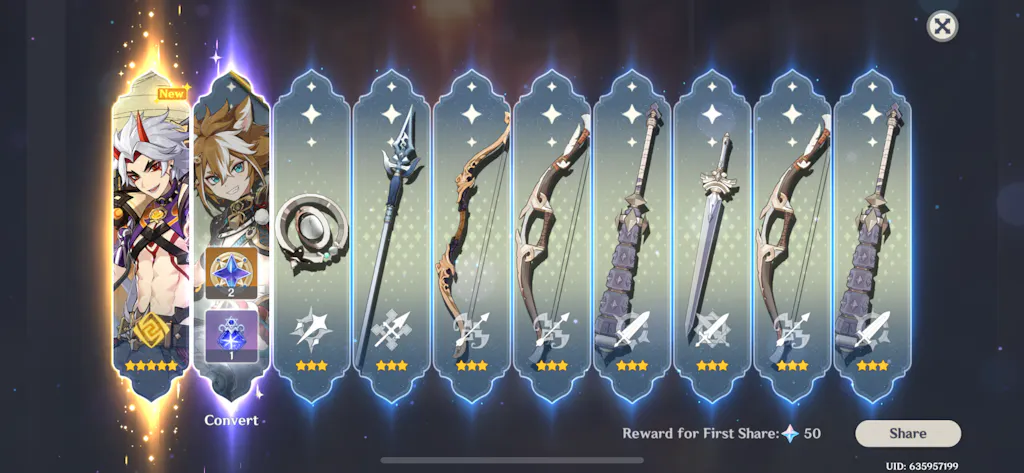Click the Masterless Stardust conversion icon
The image size is (1024, 473).
pos(231,335)
